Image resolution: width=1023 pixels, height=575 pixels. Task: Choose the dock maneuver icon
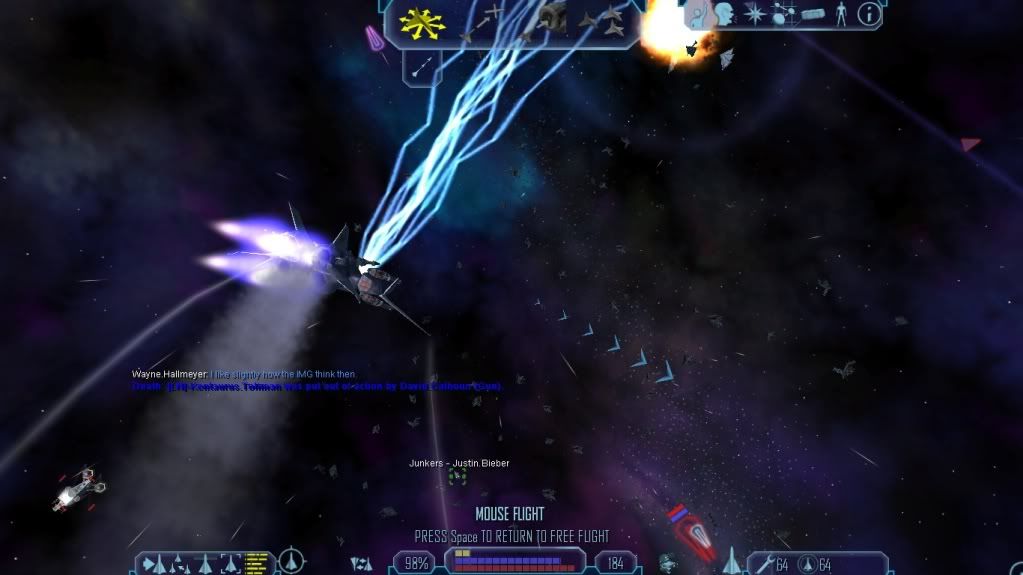pos(551,16)
